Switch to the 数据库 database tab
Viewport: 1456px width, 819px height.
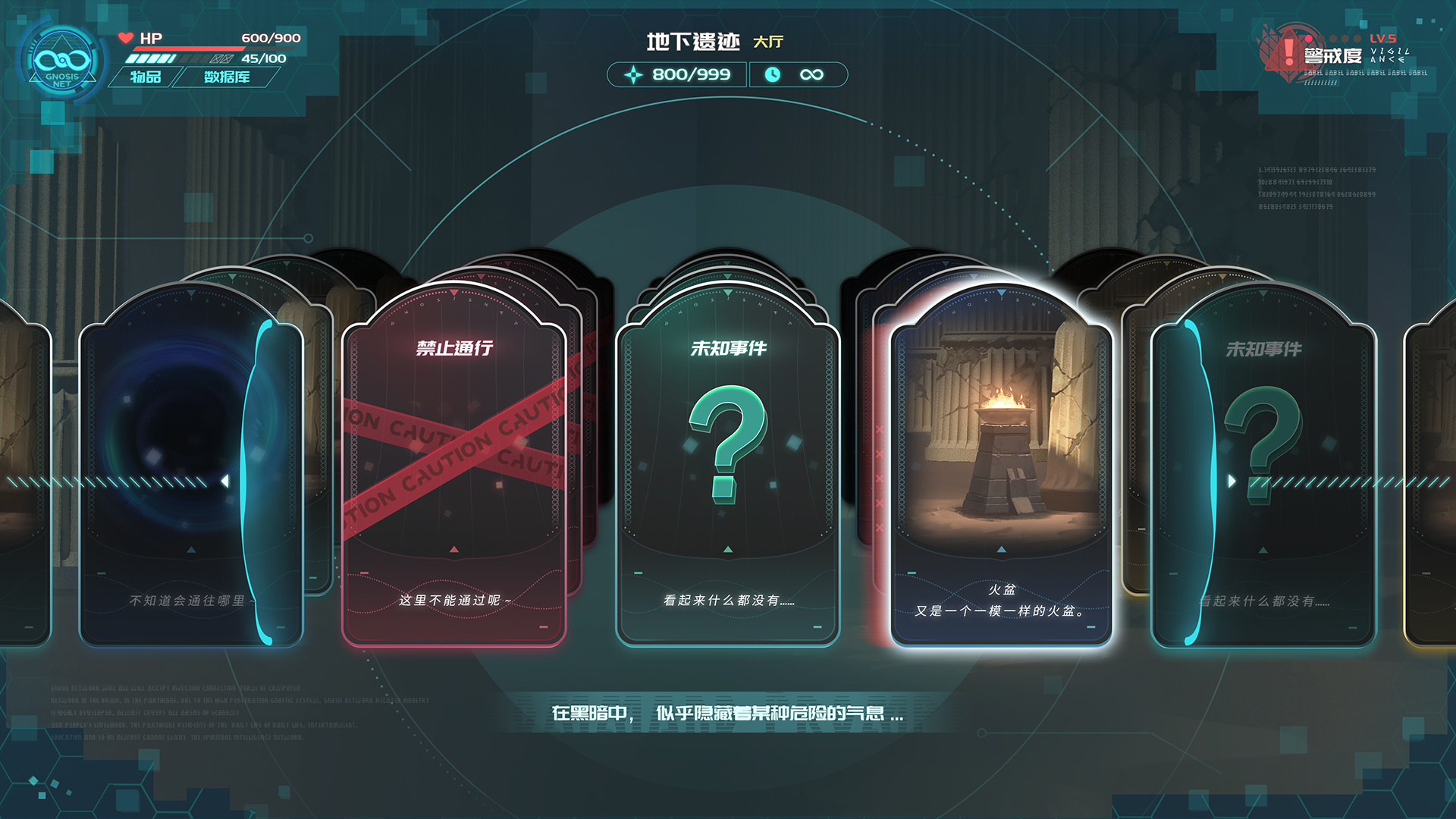[x=226, y=77]
